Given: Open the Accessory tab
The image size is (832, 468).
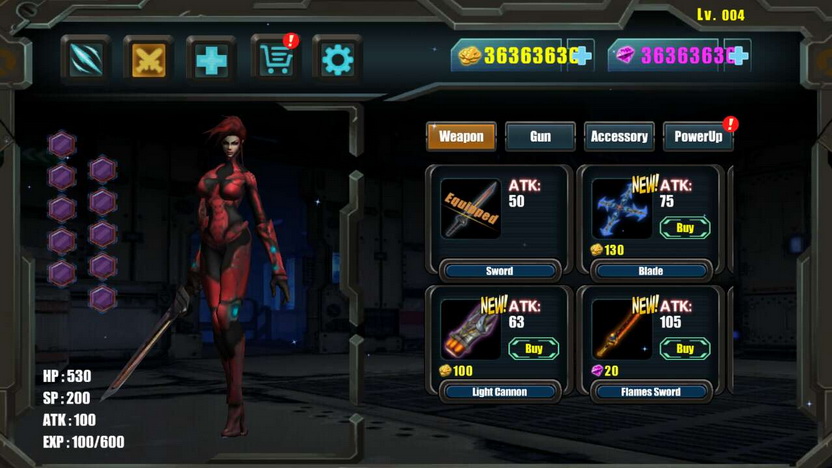Looking at the screenshot, I should click(x=619, y=136).
